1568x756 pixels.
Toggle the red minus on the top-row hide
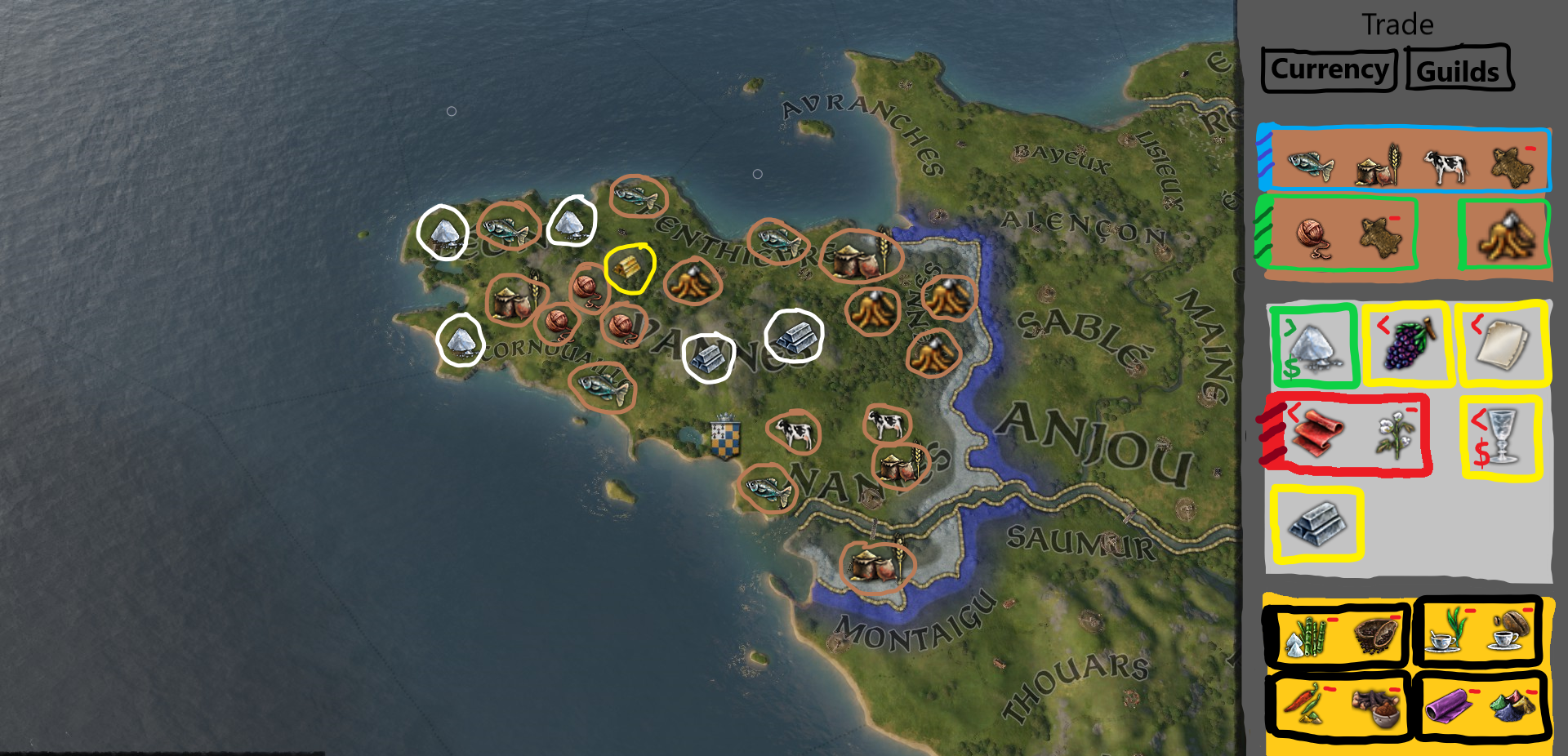click(x=1530, y=149)
